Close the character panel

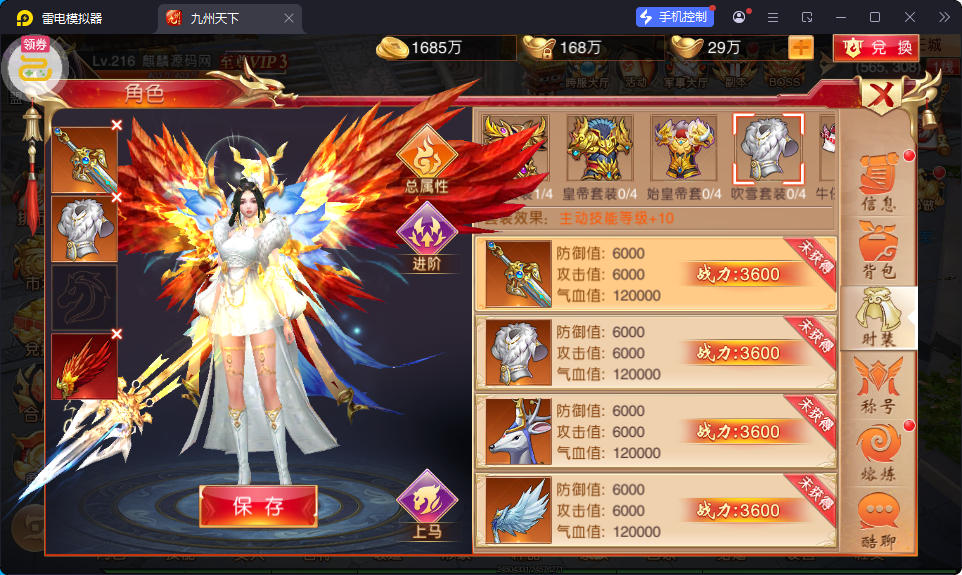[x=881, y=96]
